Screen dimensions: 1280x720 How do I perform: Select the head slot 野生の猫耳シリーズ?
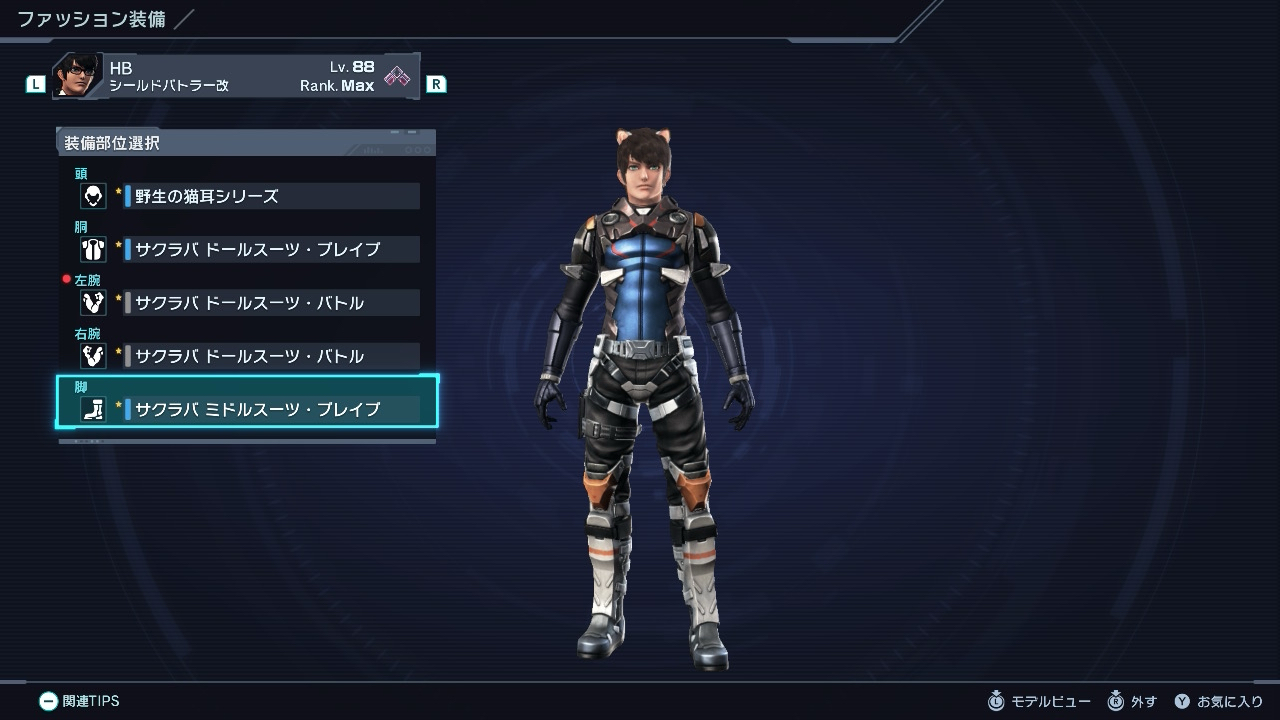coord(249,196)
